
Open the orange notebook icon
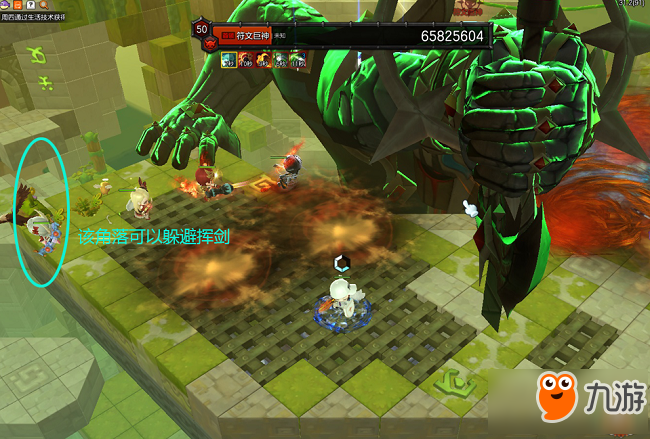pyautogui.click(x=20, y=6)
